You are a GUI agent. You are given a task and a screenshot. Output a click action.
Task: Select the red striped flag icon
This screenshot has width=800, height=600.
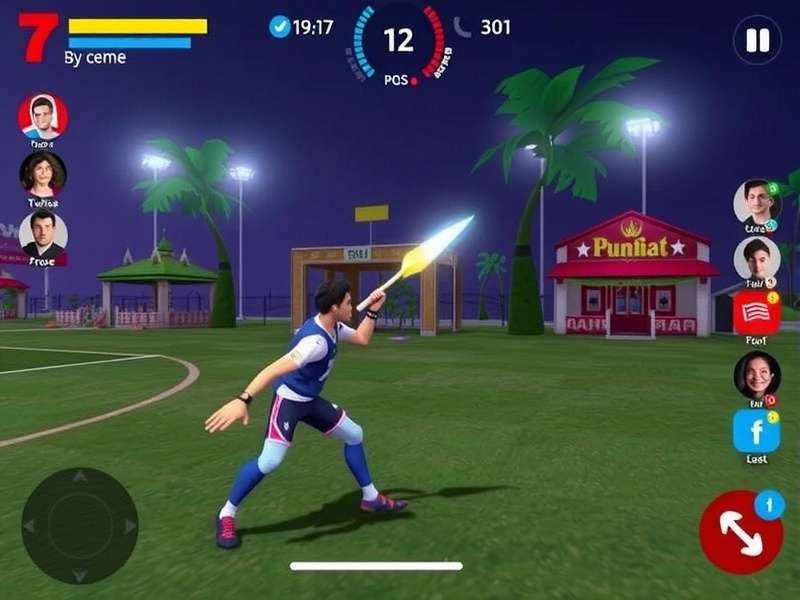(756, 313)
